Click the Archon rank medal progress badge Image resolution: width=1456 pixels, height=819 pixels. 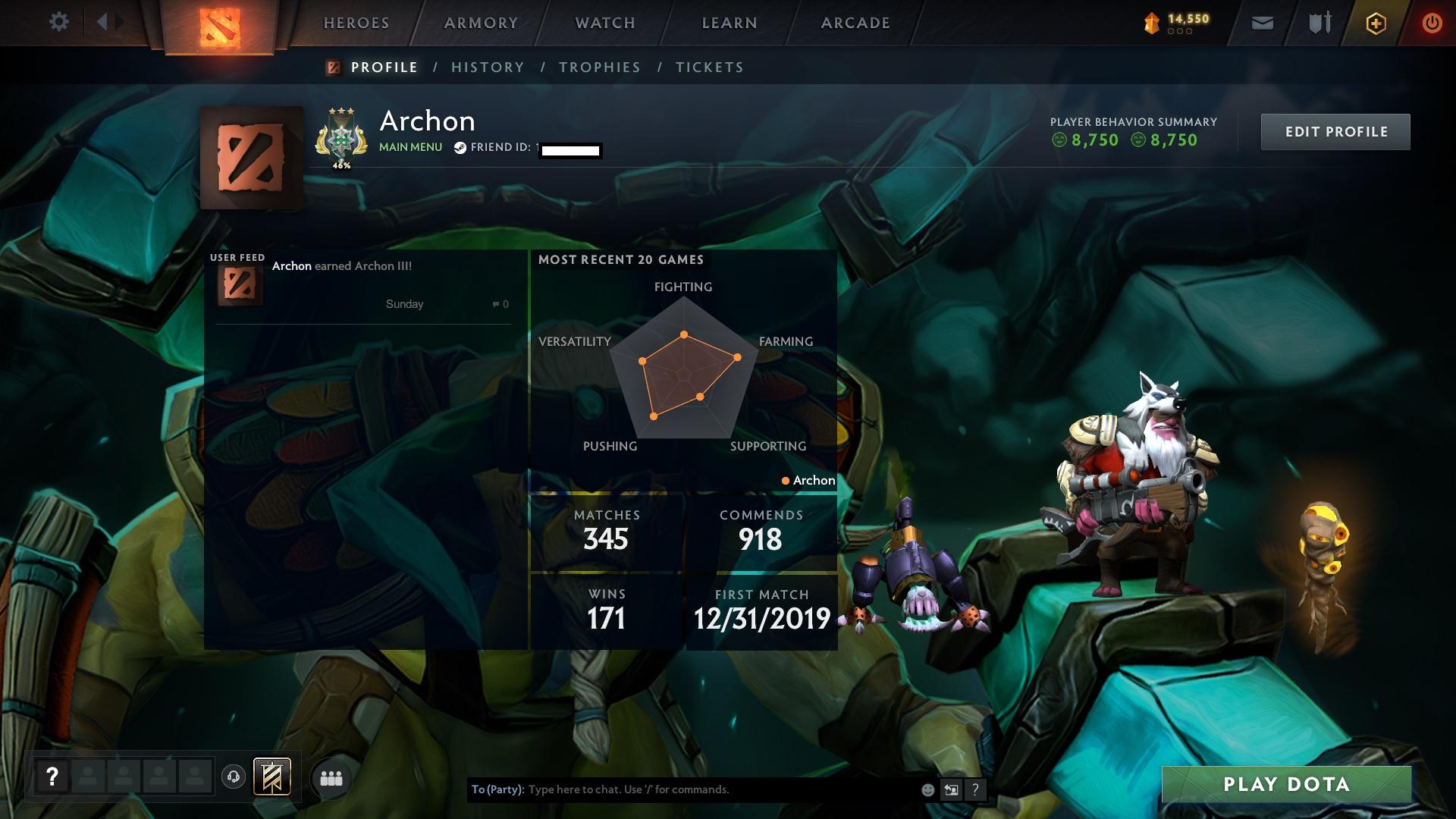click(x=342, y=136)
